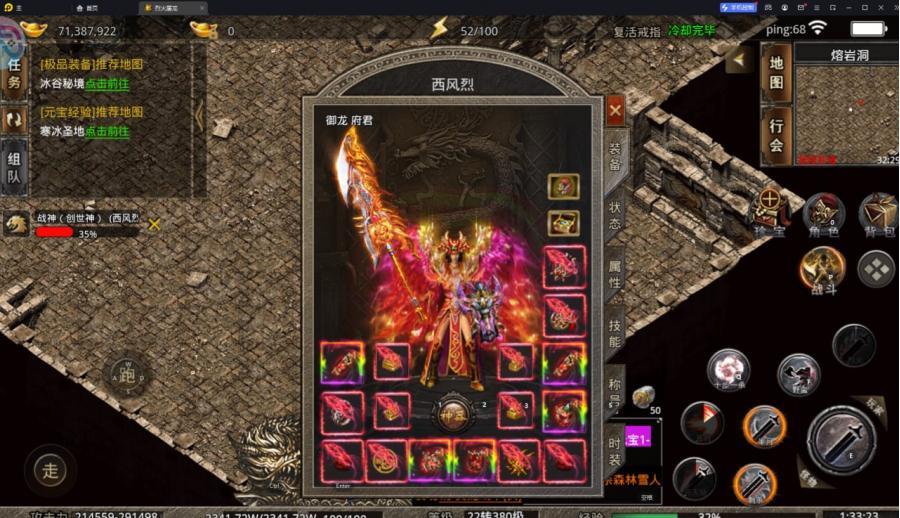Open the 角色 character icon
The width and height of the screenshot is (900, 518).
824,213
